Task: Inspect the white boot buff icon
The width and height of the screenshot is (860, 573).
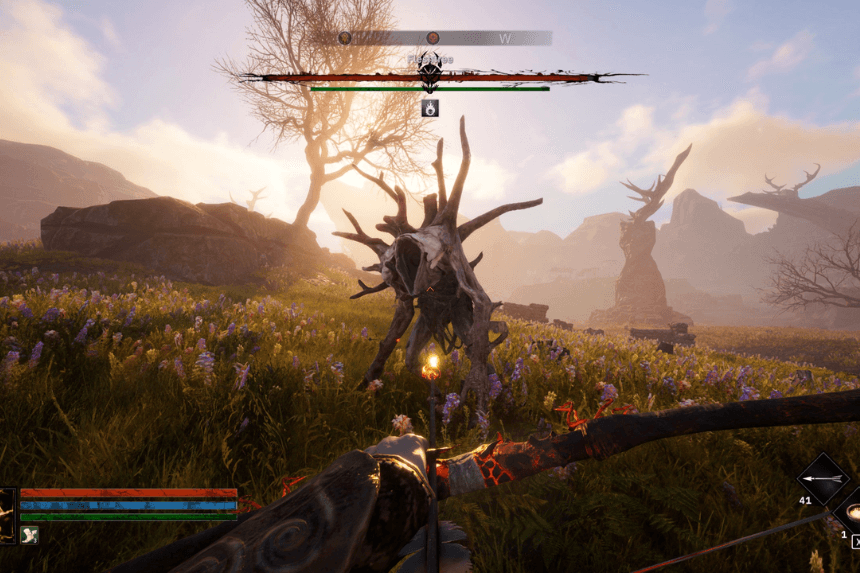Action: 29,535
